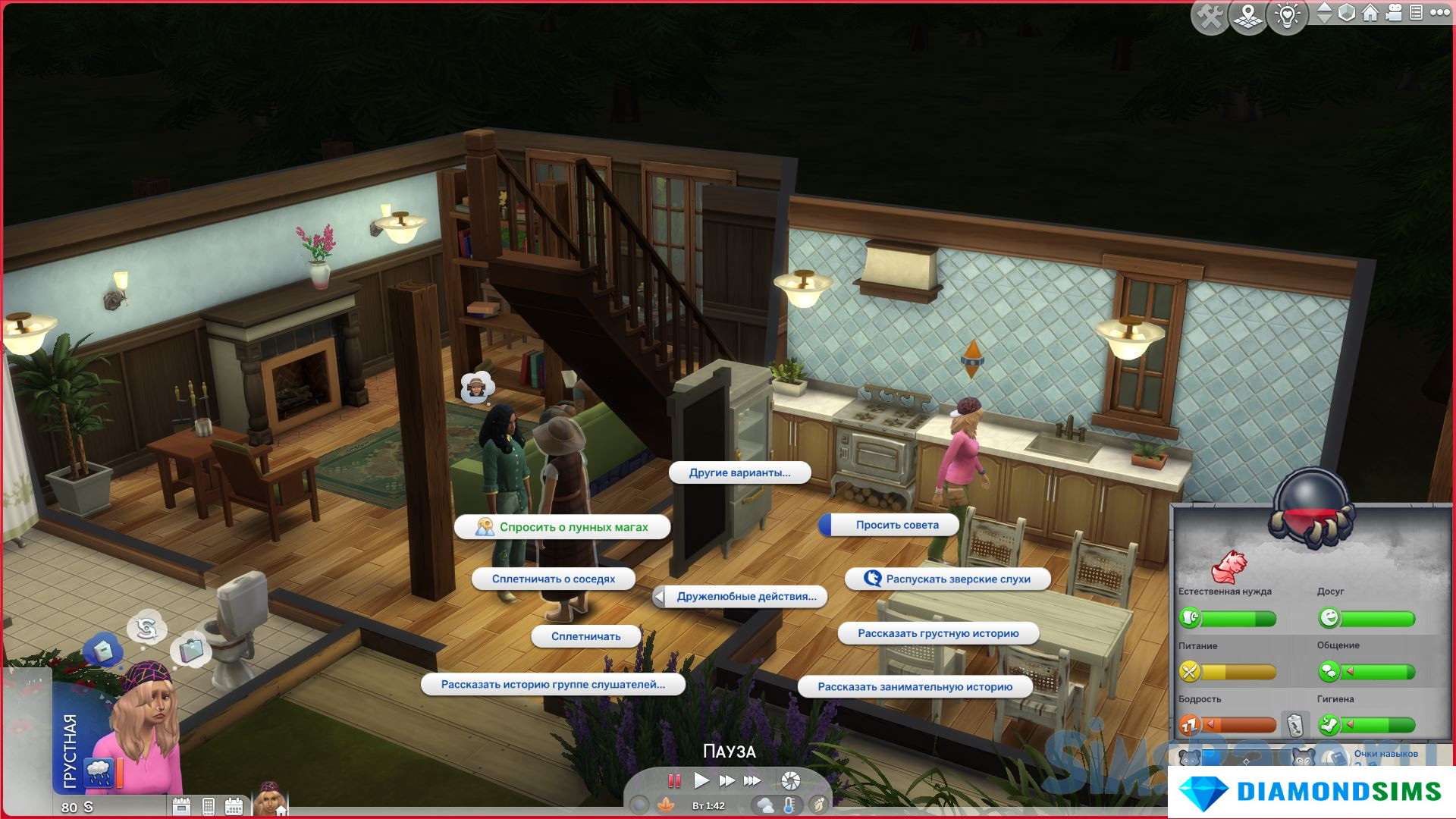Click the weather forecast cloud icon
Viewport: 1456px width, 819px height.
point(764,805)
